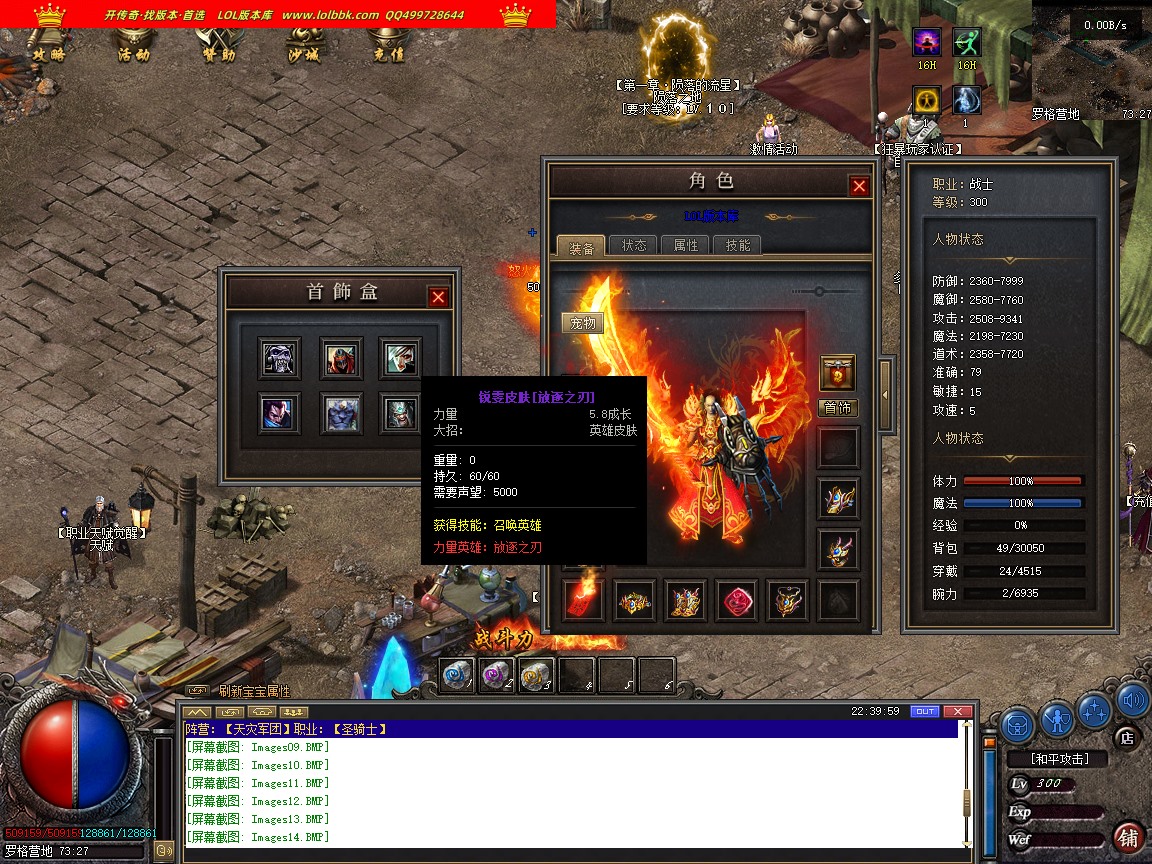
Task: Switch to the 状态 tab
Action: (634, 245)
